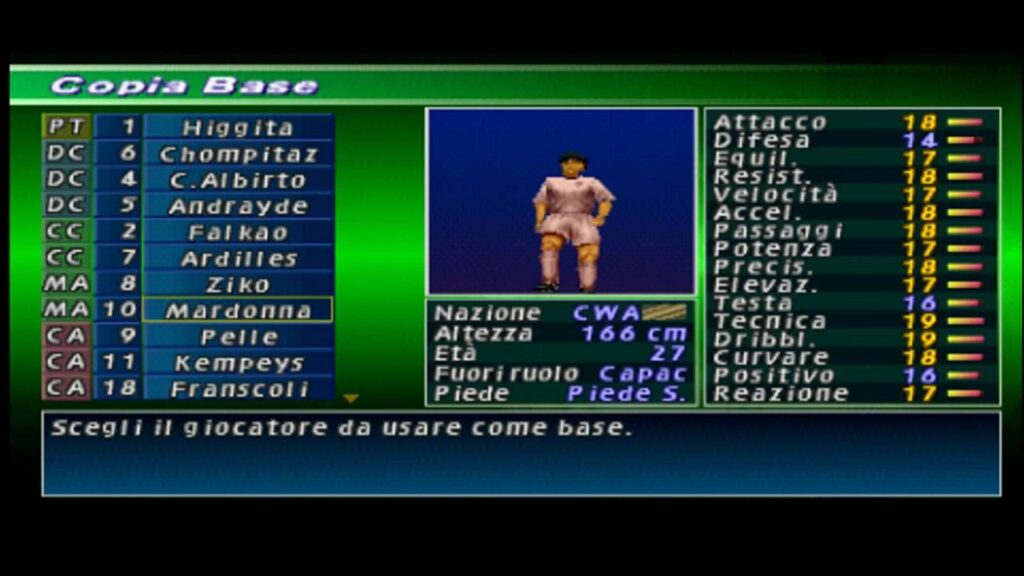Pick C.Albirto in the player list
1024x576 pixels.
pos(238,180)
